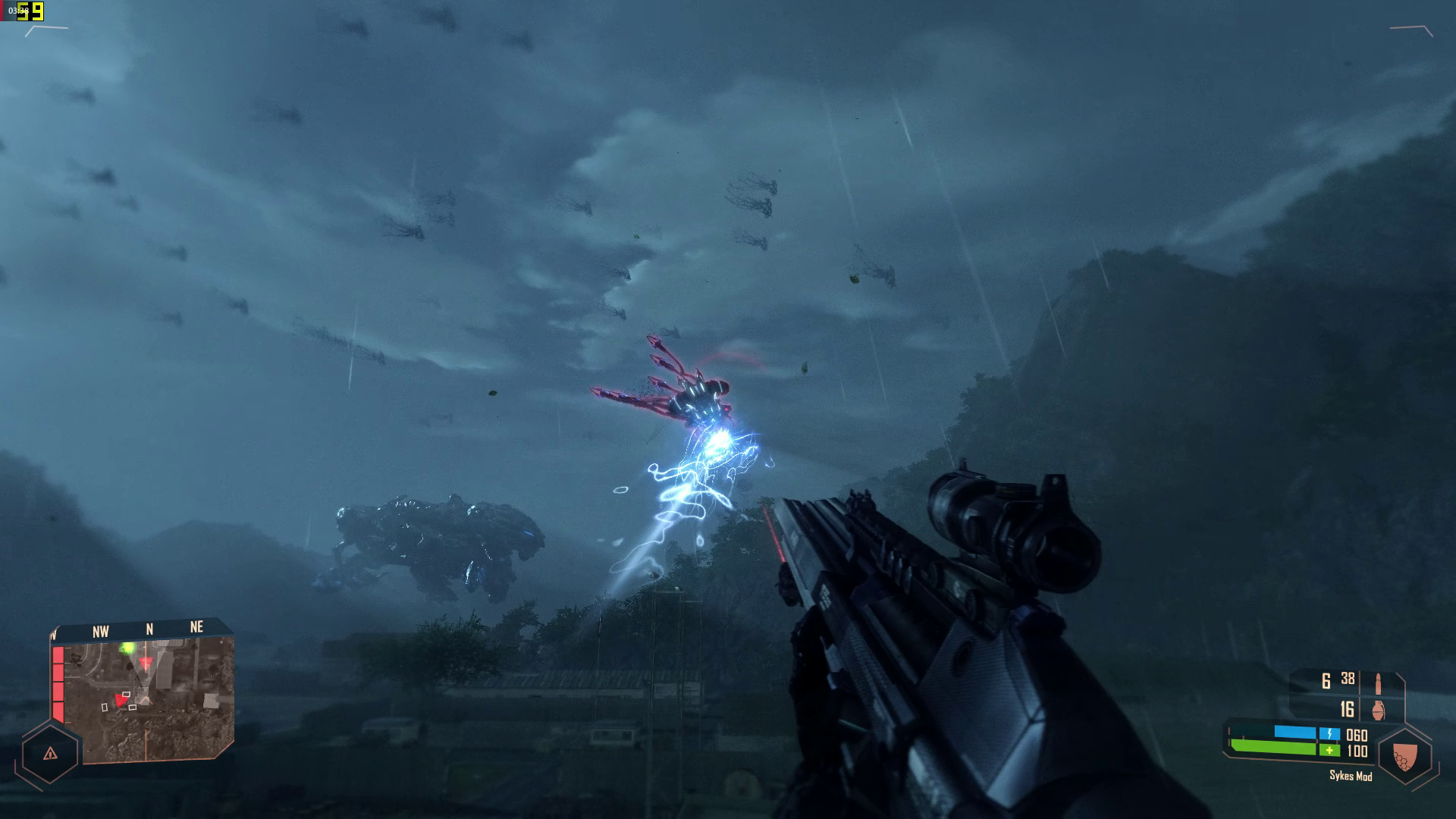Click the green health plus icon

coord(1329,749)
